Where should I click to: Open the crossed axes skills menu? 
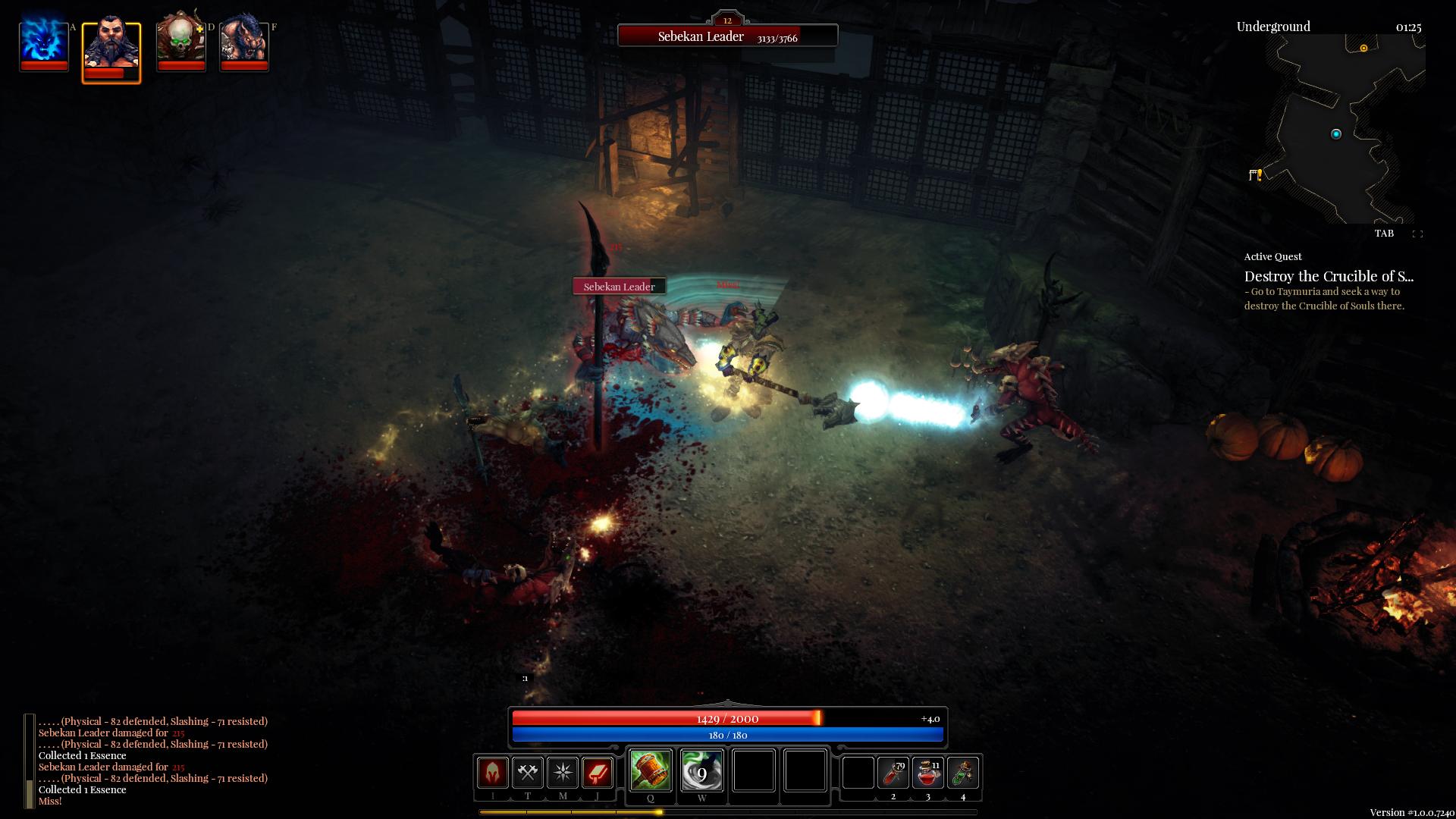click(528, 773)
